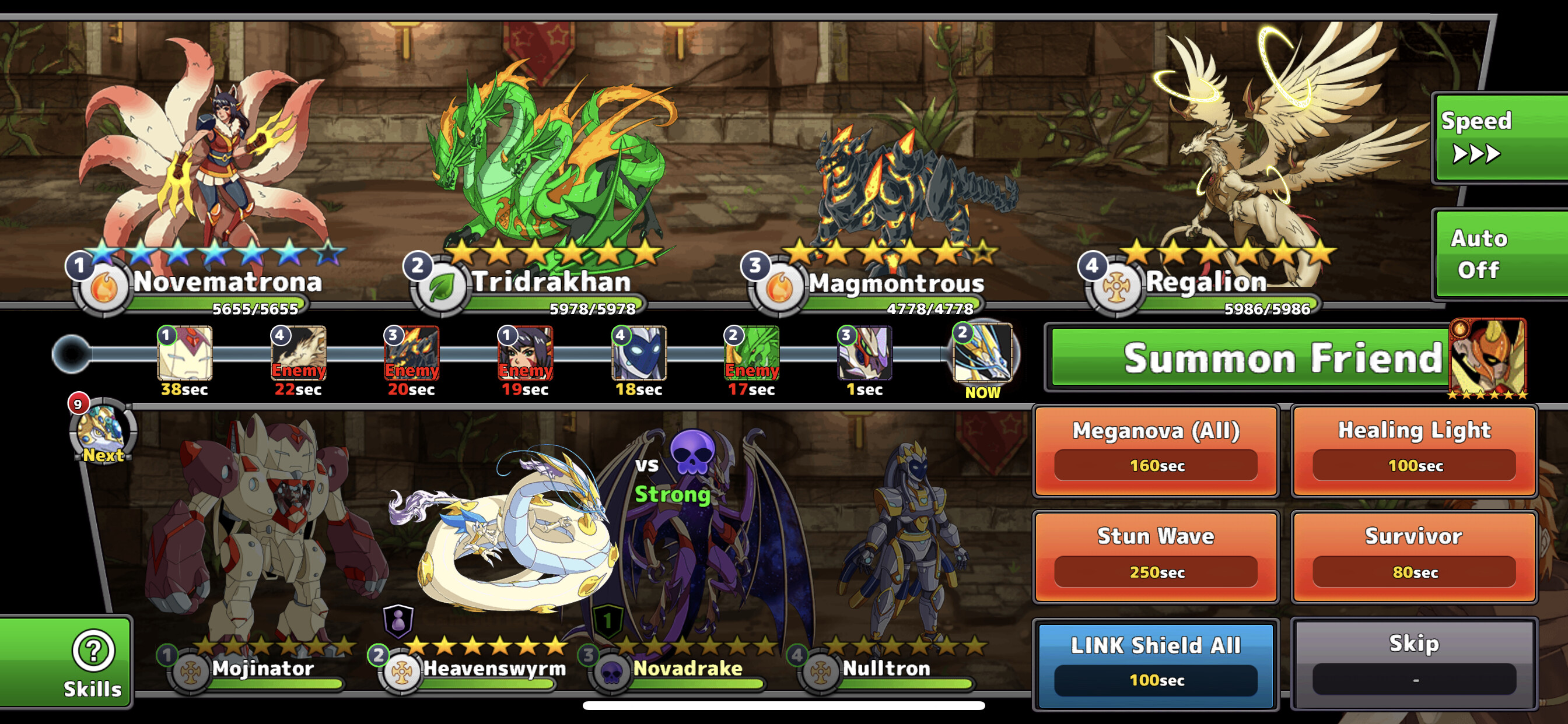Viewport: 1568px width, 724px height.
Task: Choose the Survivor skill
Action: [1414, 557]
